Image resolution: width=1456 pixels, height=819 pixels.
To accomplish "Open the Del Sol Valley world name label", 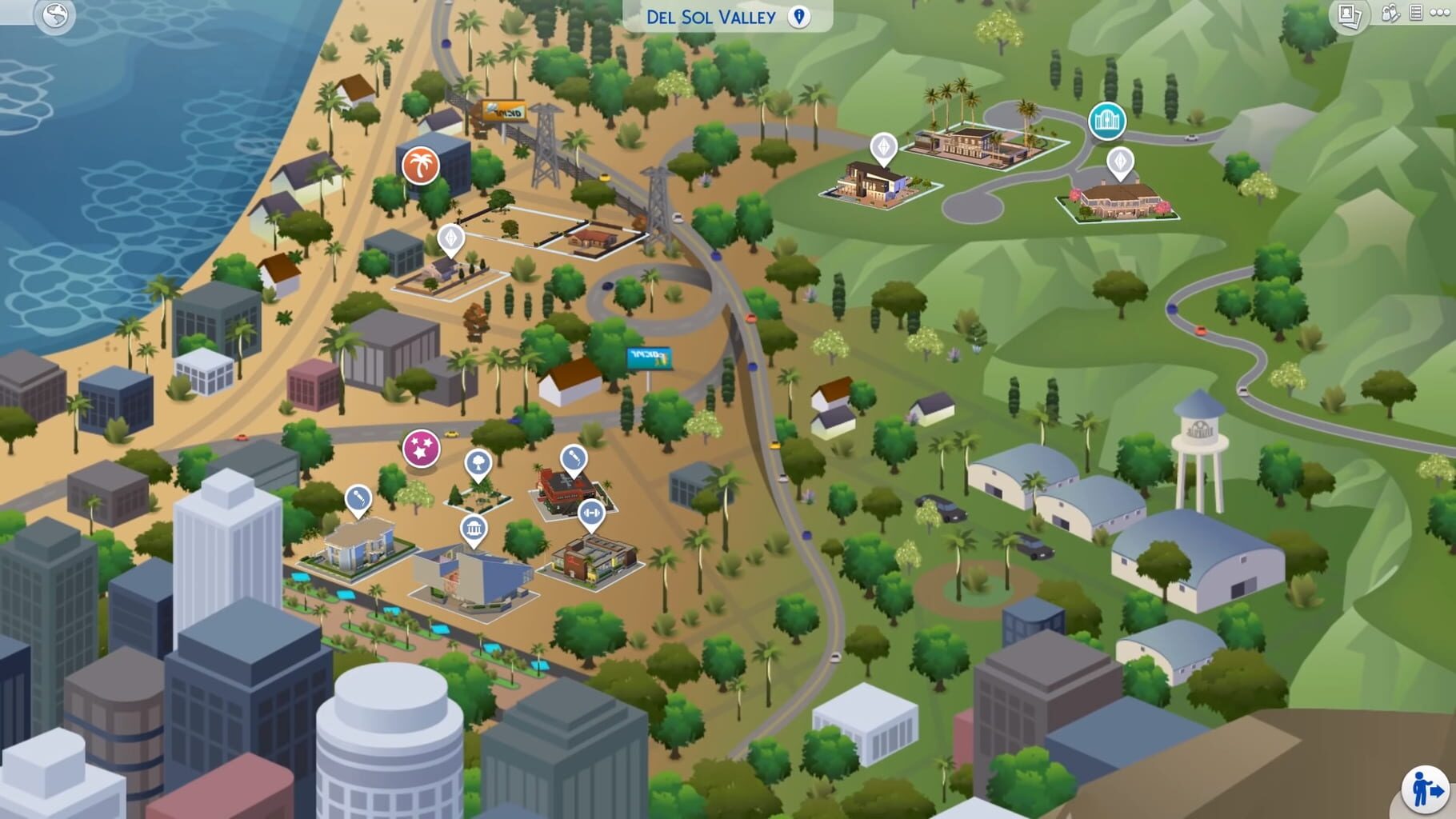I will (x=706, y=17).
